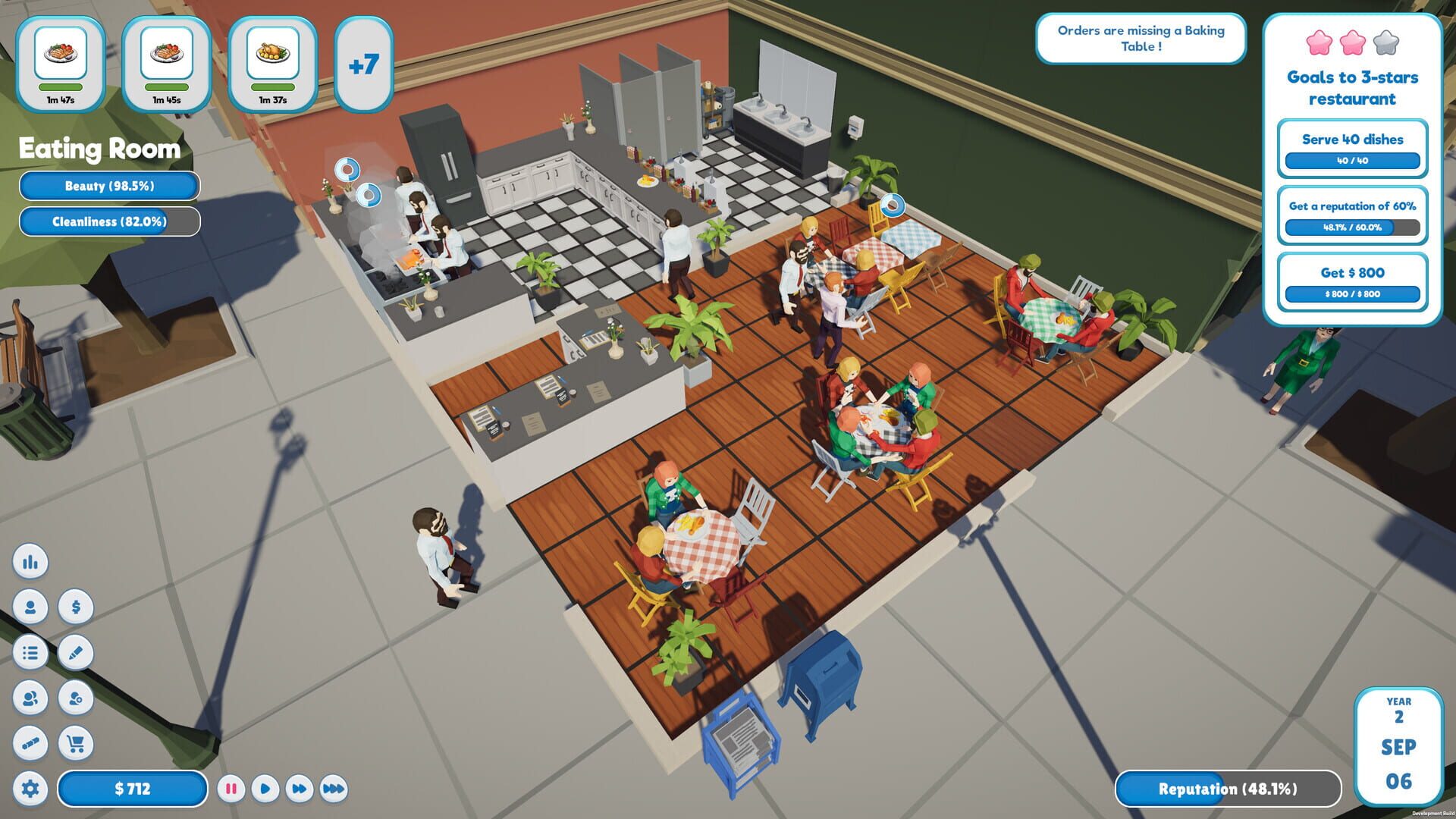Select the edit pencil tool
This screenshot has height=819, width=1456.
(x=76, y=652)
